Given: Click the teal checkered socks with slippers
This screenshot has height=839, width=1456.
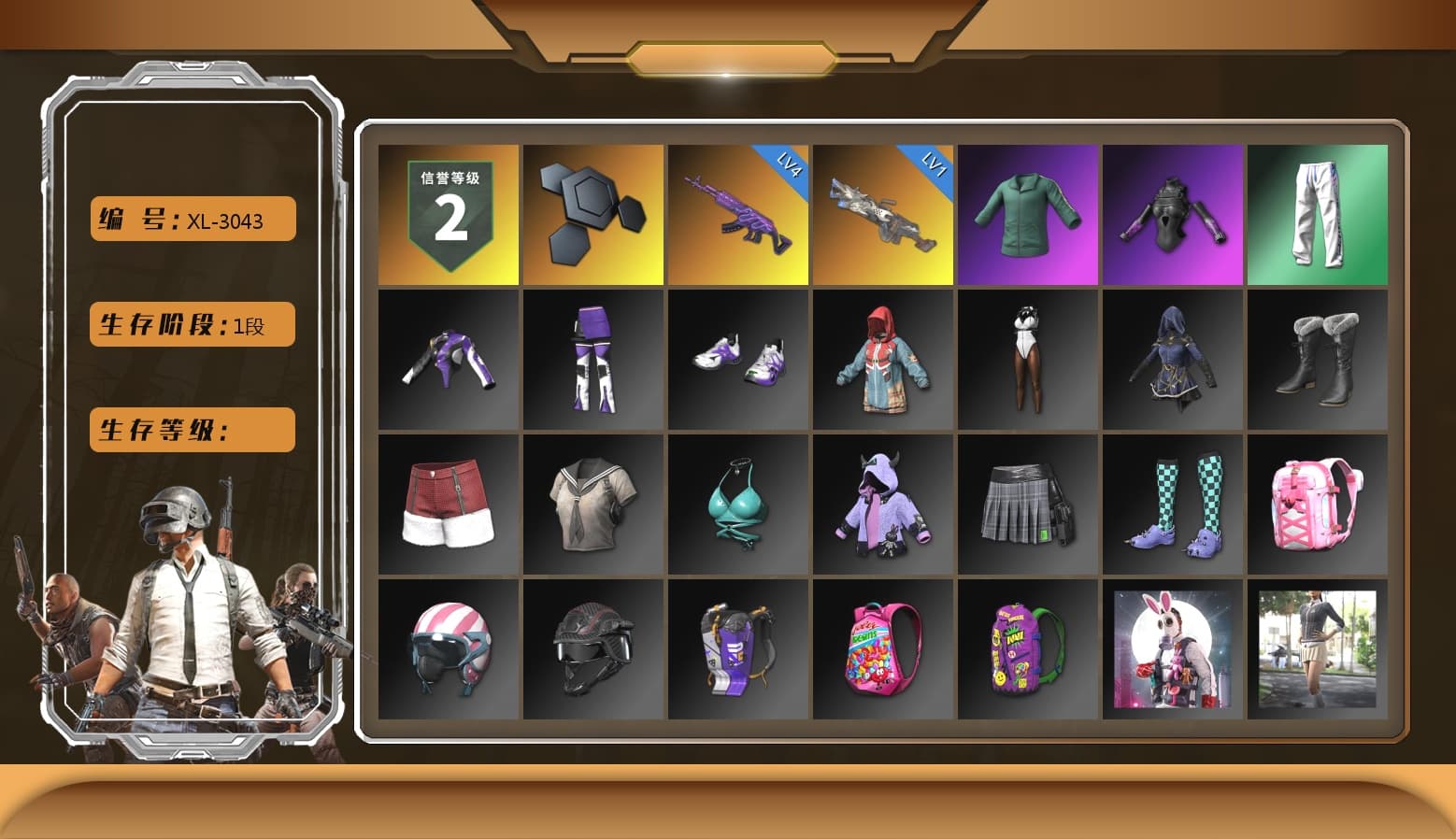Looking at the screenshot, I should click(x=1173, y=505).
